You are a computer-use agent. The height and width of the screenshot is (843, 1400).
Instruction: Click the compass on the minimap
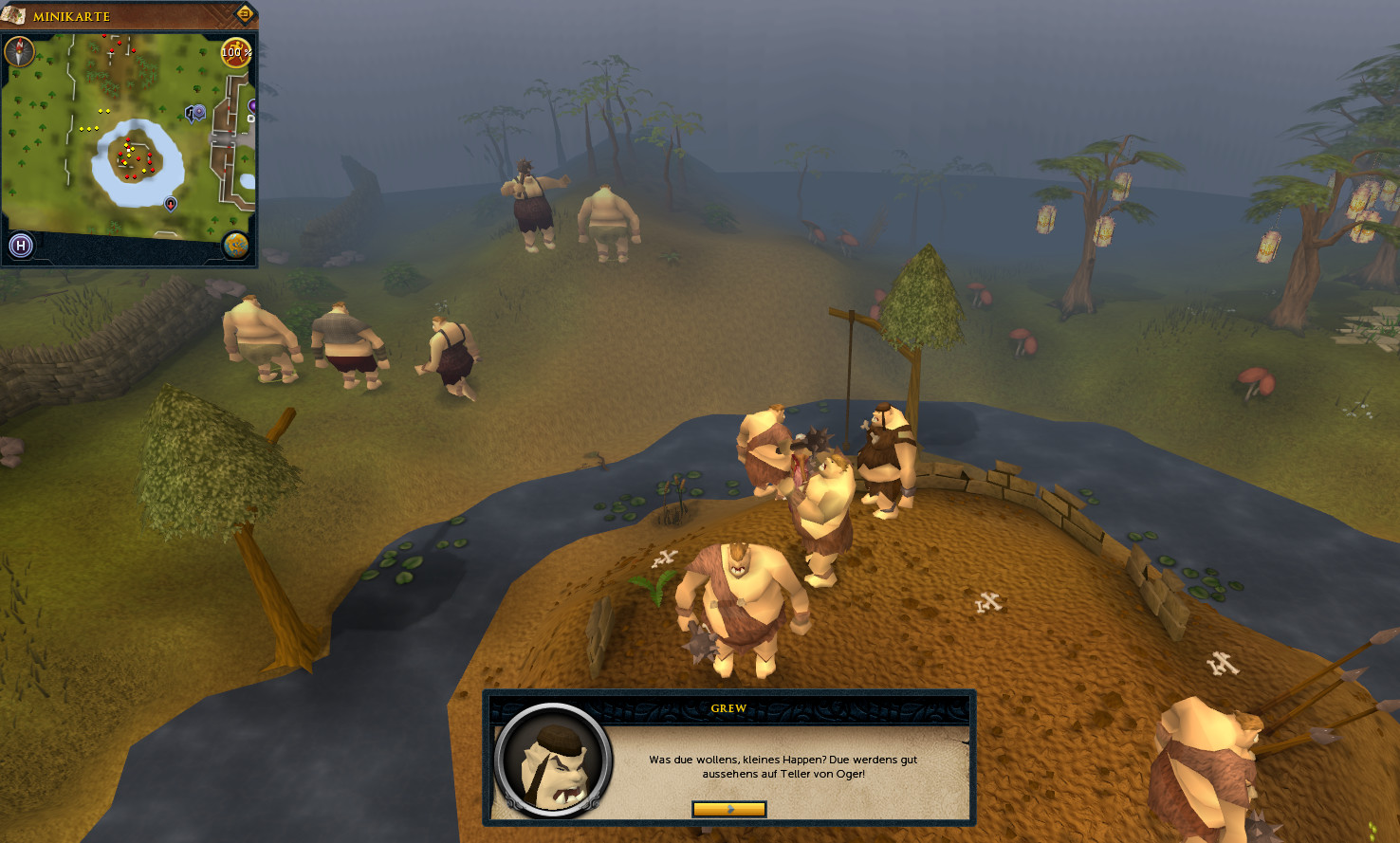[20, 51]
